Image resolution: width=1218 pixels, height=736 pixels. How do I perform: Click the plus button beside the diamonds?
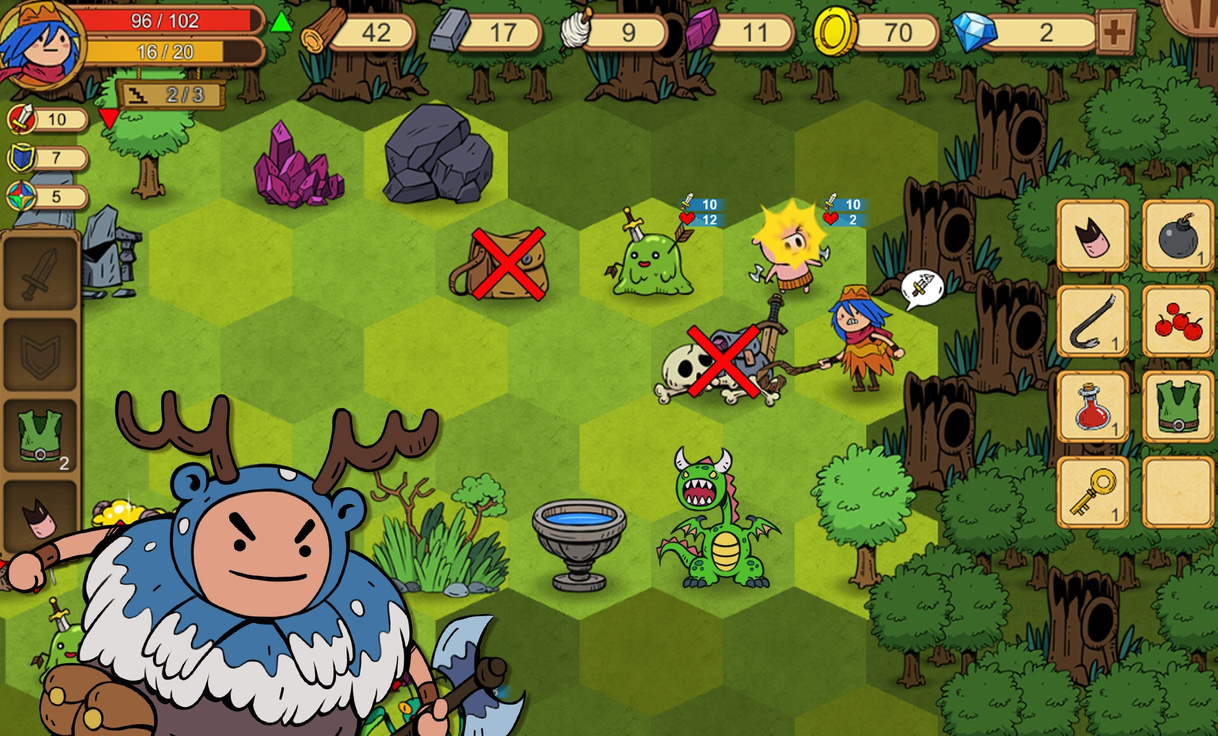click(x=1116, y=32)
